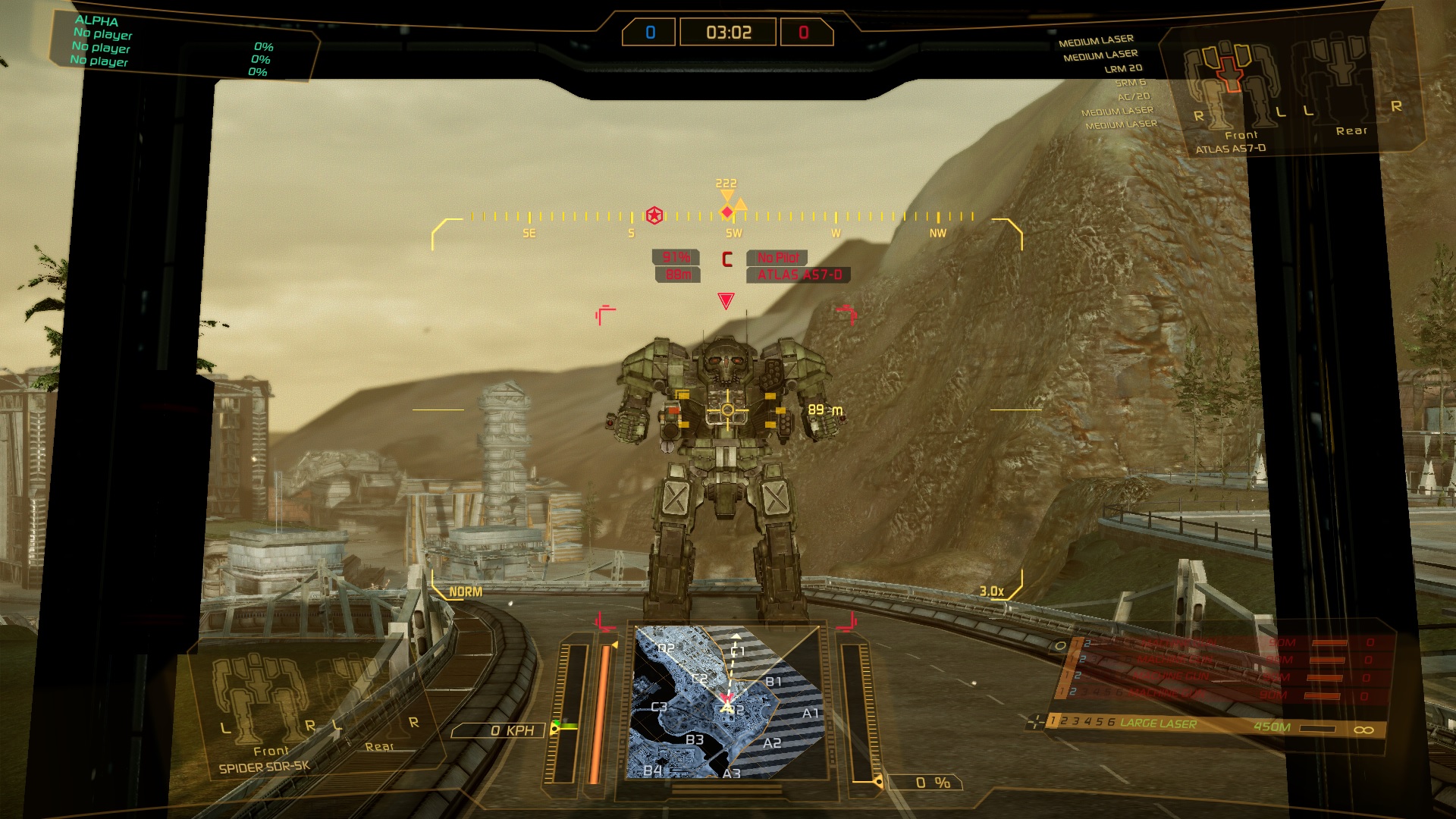Click the ALPHA lance roster header
1456x819 pixels.
97,20
